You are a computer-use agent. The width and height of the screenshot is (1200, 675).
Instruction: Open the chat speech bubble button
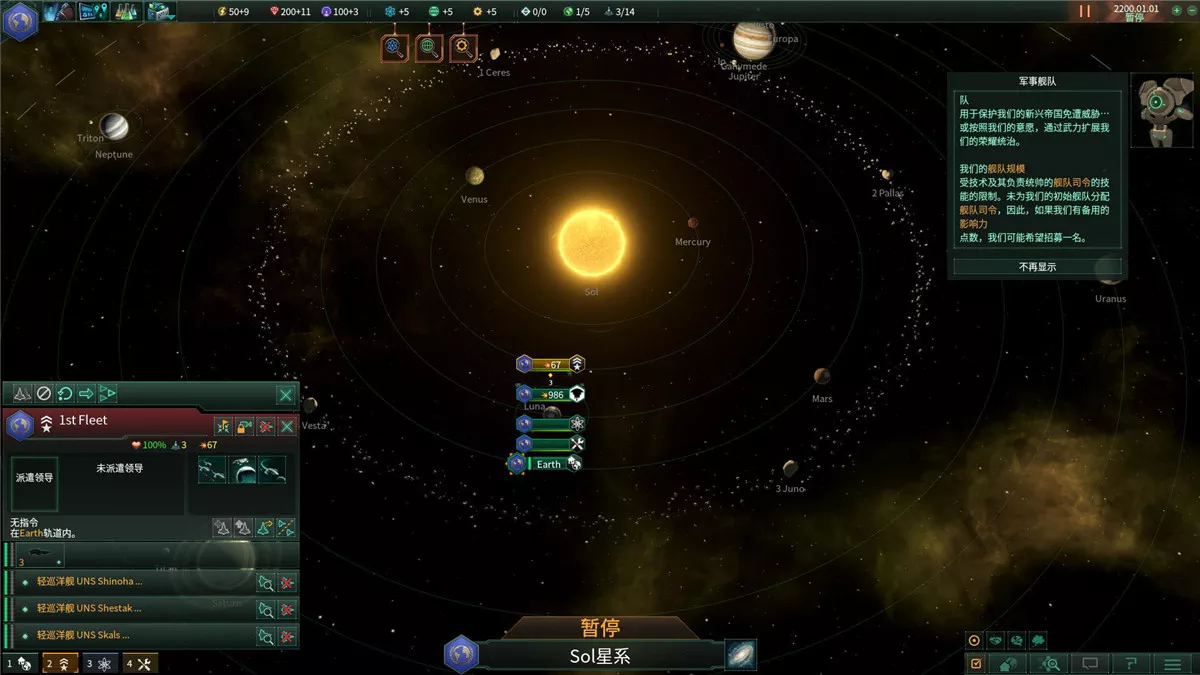1091,663
